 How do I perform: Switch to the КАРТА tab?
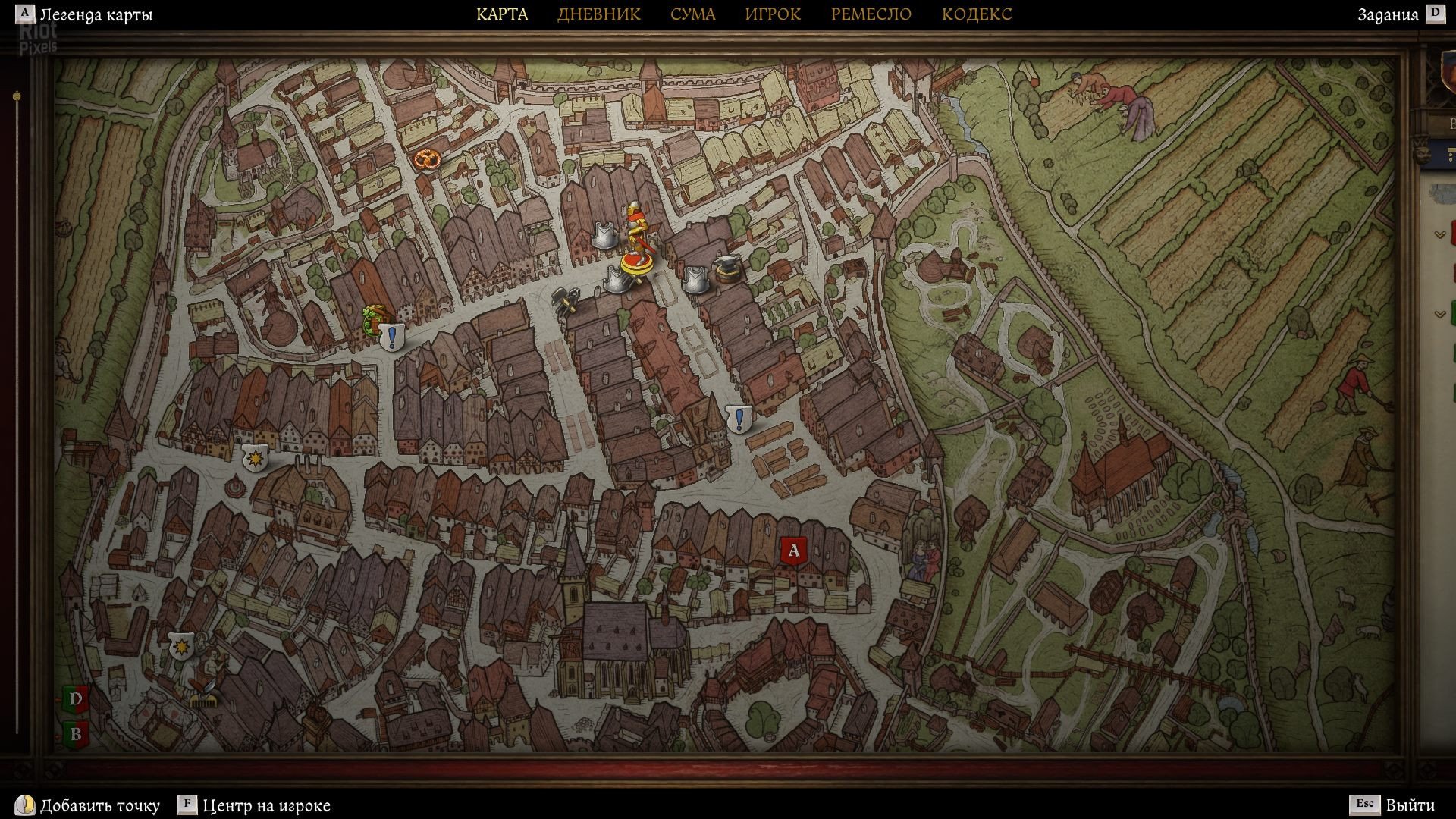(502, 14)
